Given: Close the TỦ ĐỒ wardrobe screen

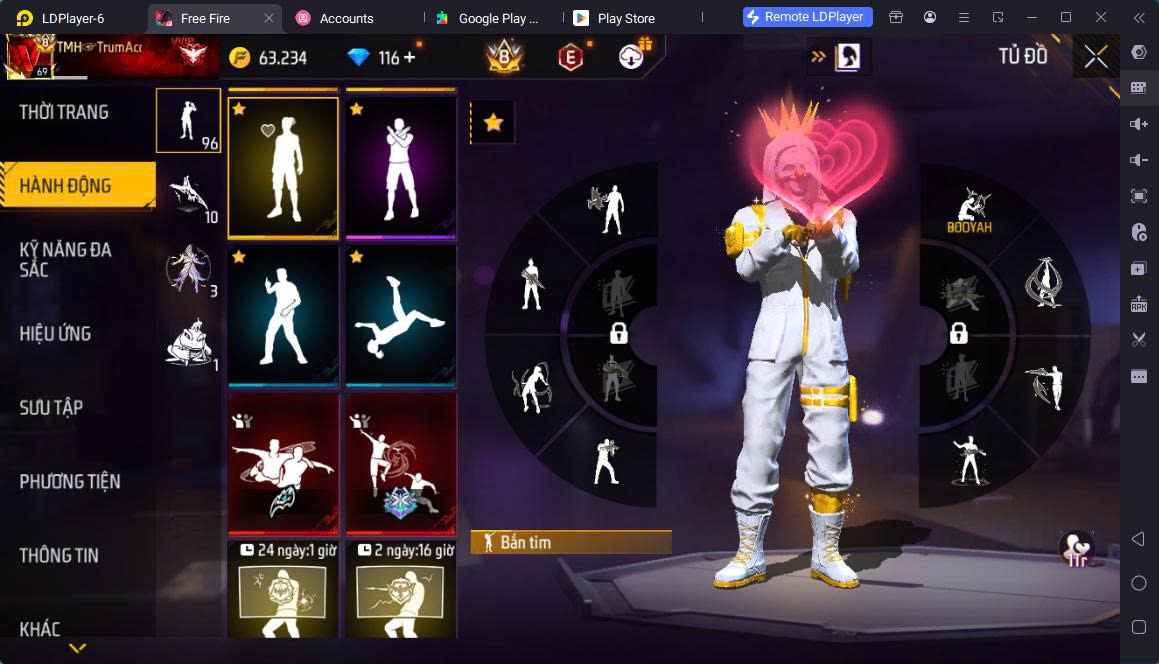Looking at the screenshot, I should coord(1096,57).
